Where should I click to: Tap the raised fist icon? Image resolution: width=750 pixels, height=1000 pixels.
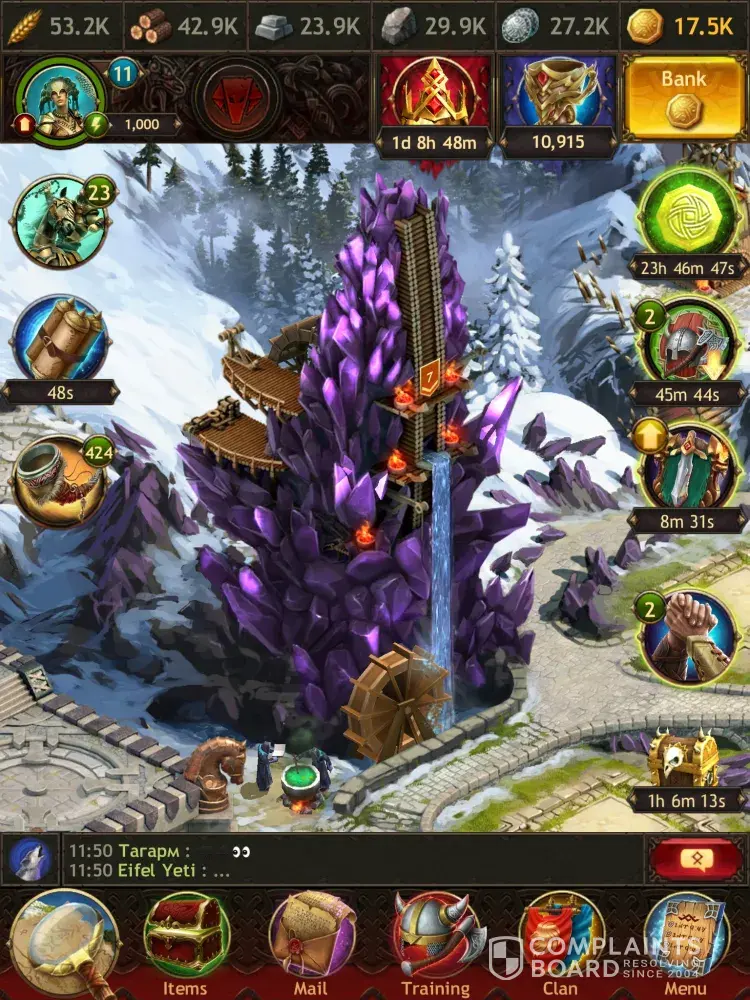[688, 637]
